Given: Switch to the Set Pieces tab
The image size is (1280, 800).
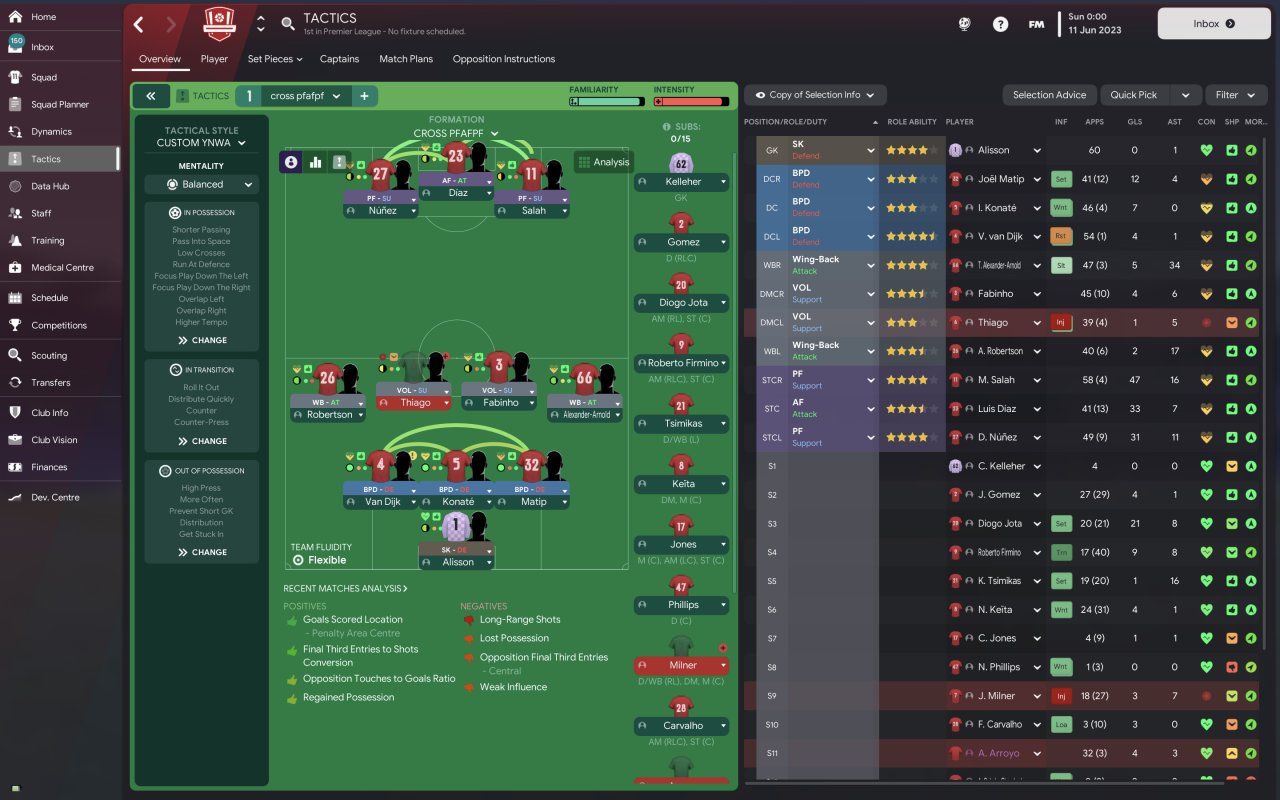Looking at the screenshot, I should click(x=274, y=59).
